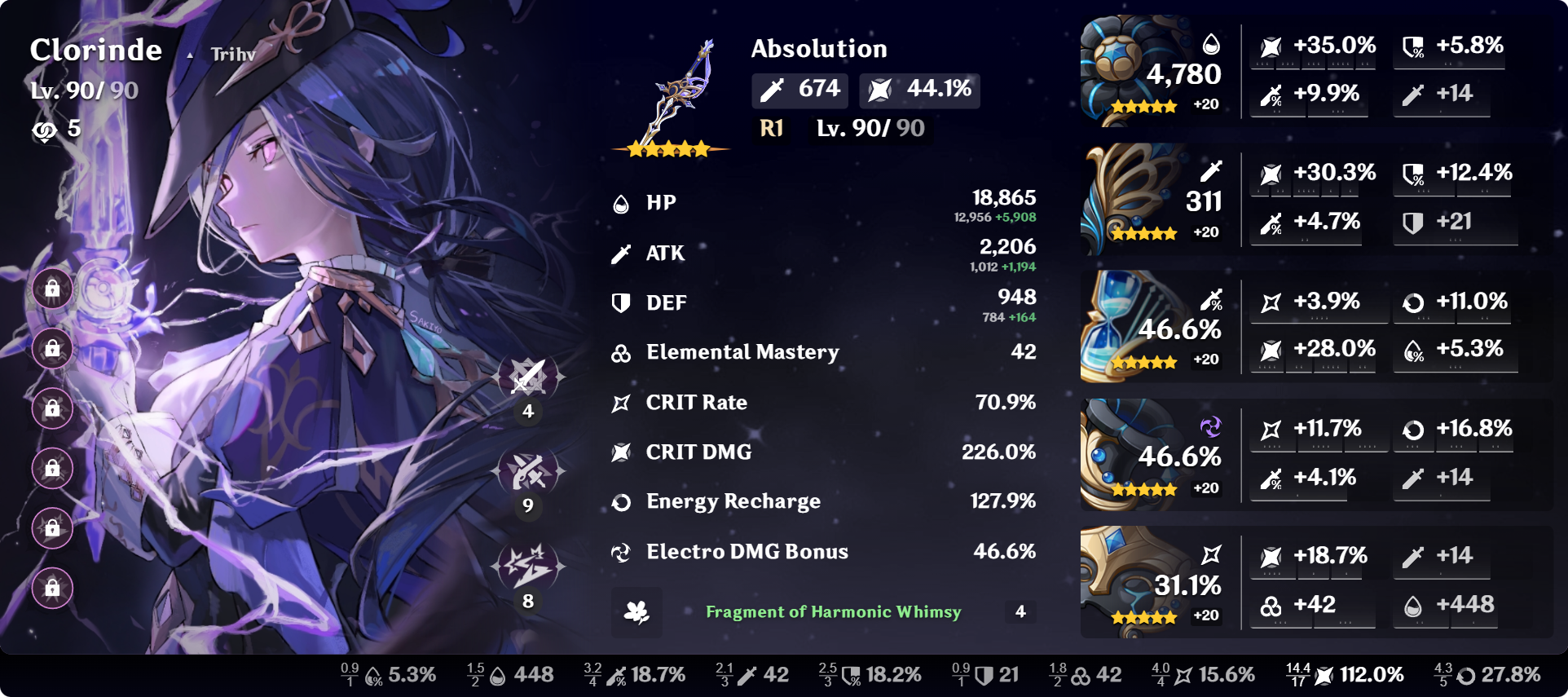The width and height of the screenshot is (1568, 697).
Task: Click the Elemental Mastery icon next to 42
Action: click(x=621, y=352)
